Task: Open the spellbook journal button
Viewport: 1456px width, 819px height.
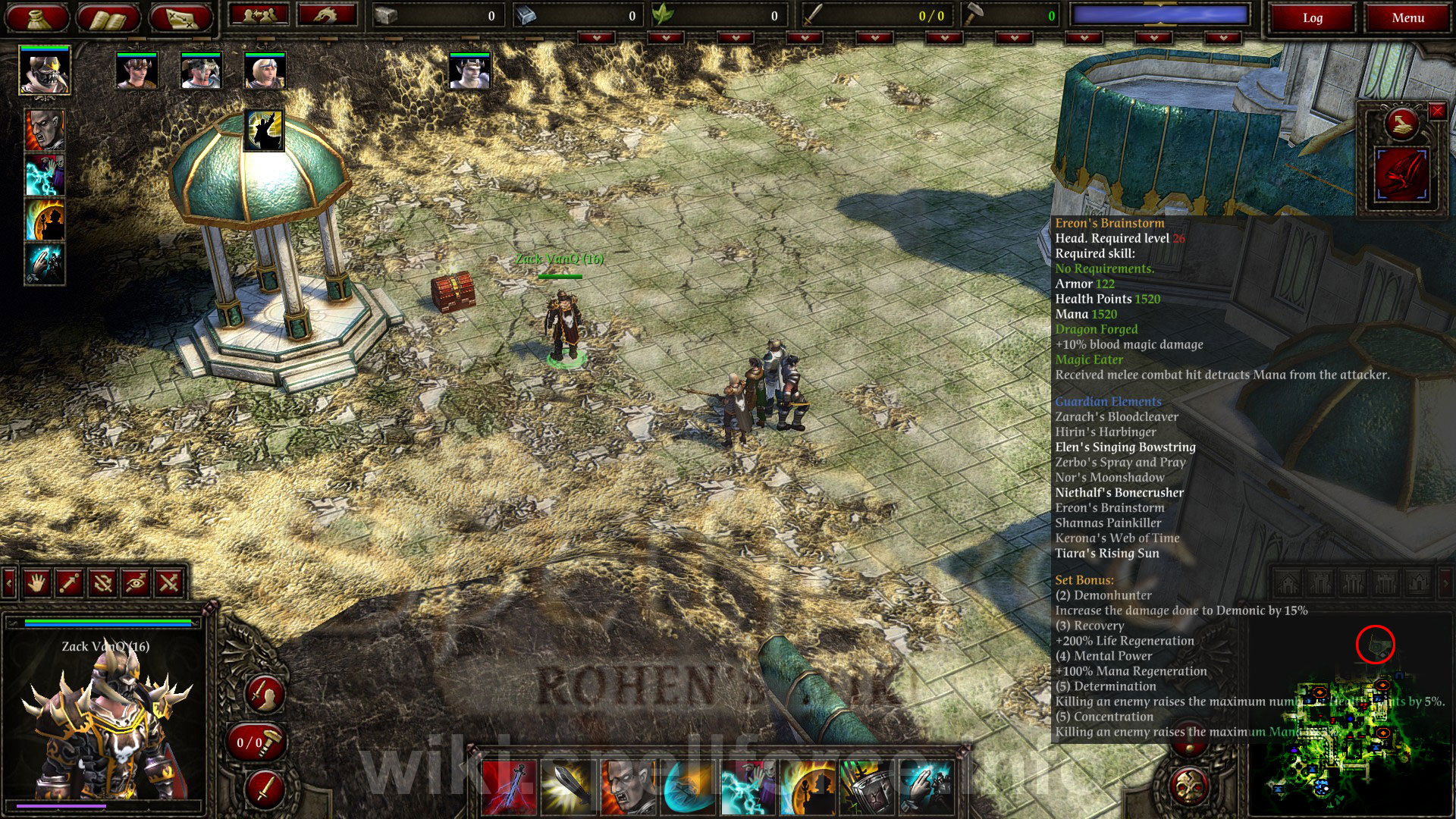Action: click(x=109, y=18)
